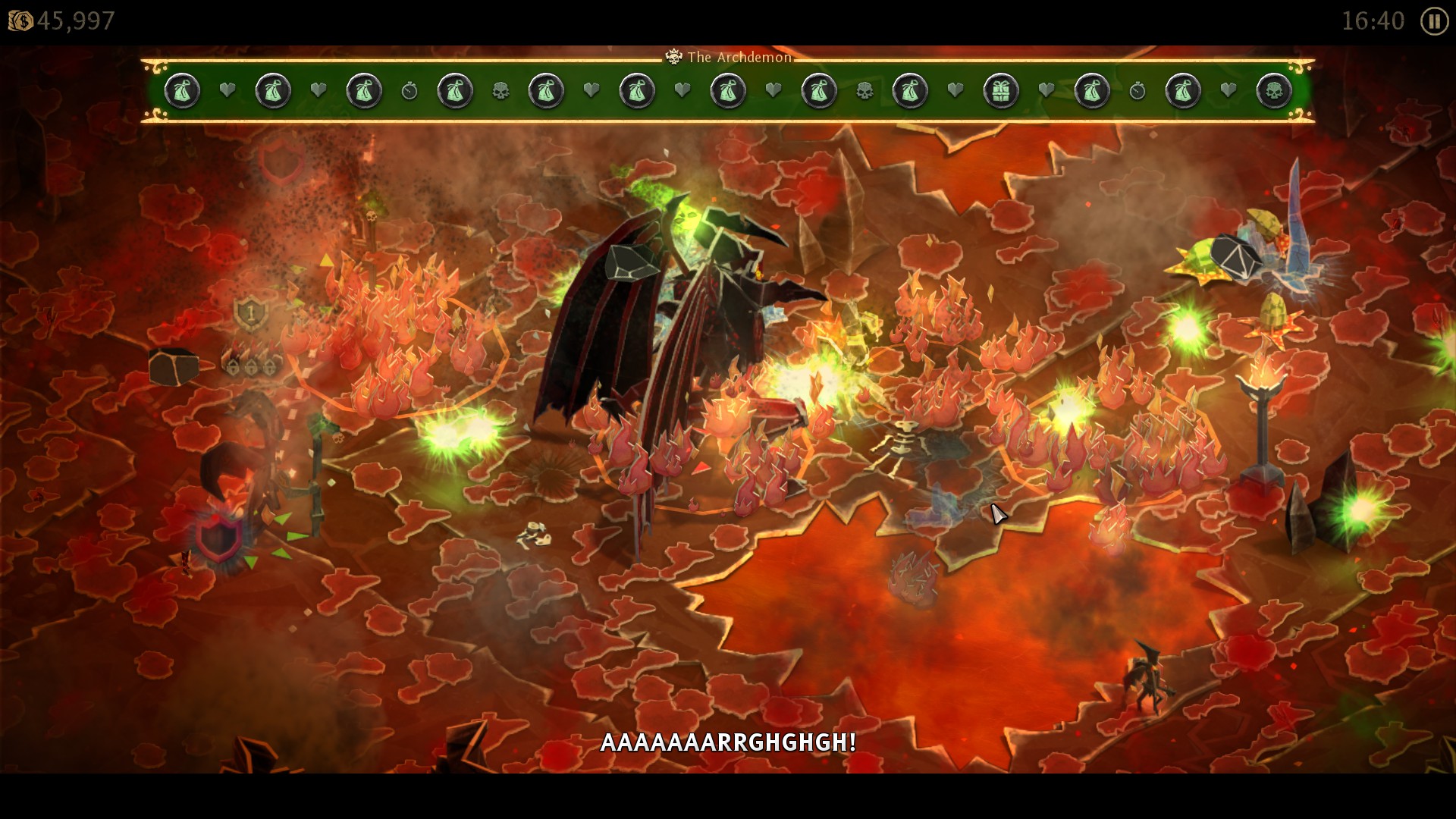Select a stopwatch event marker on the wave bar
Image resolution: width=1456 pixels, height=819 pixels.
pos(409,92)
